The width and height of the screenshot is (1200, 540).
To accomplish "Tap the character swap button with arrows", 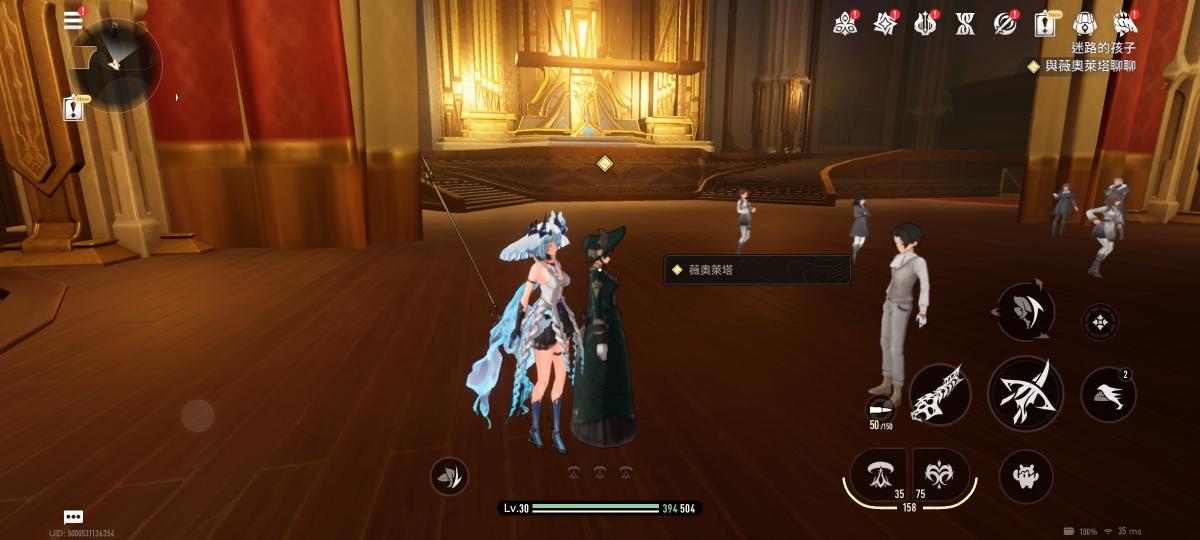I will click(x=1025, y=311).
